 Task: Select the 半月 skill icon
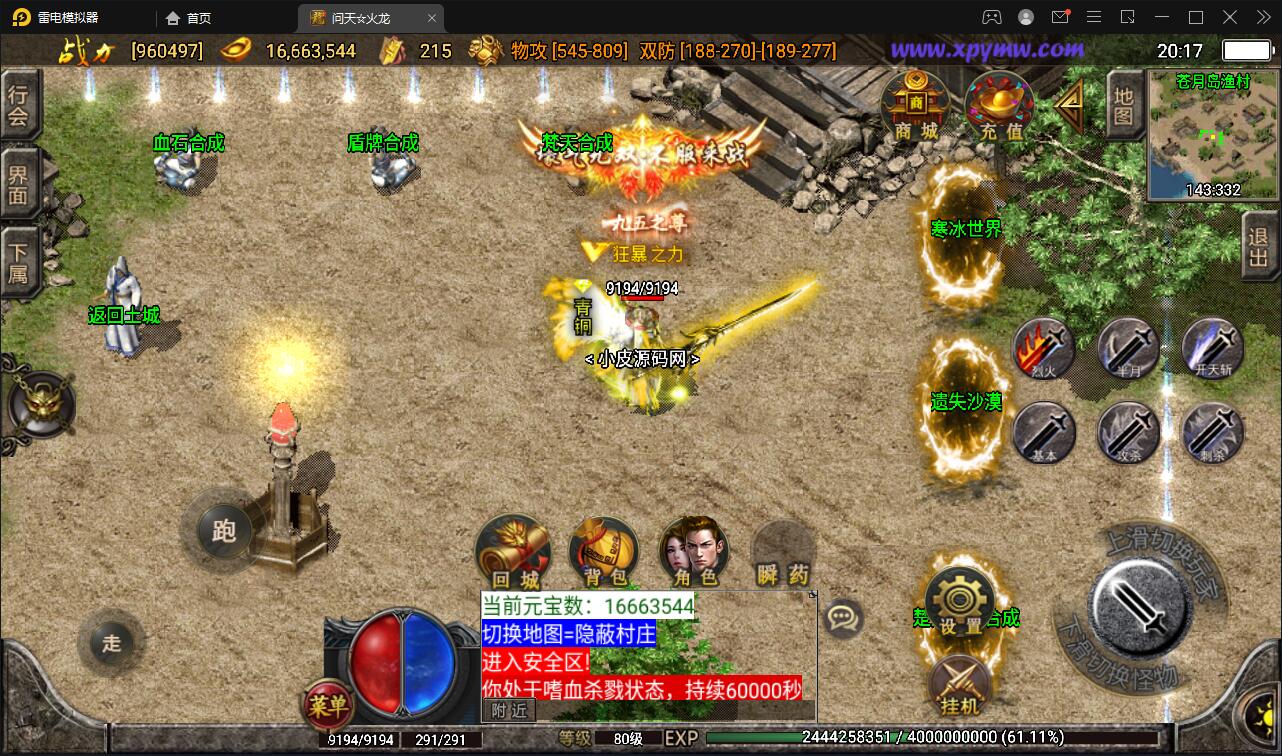point(1128,350)
